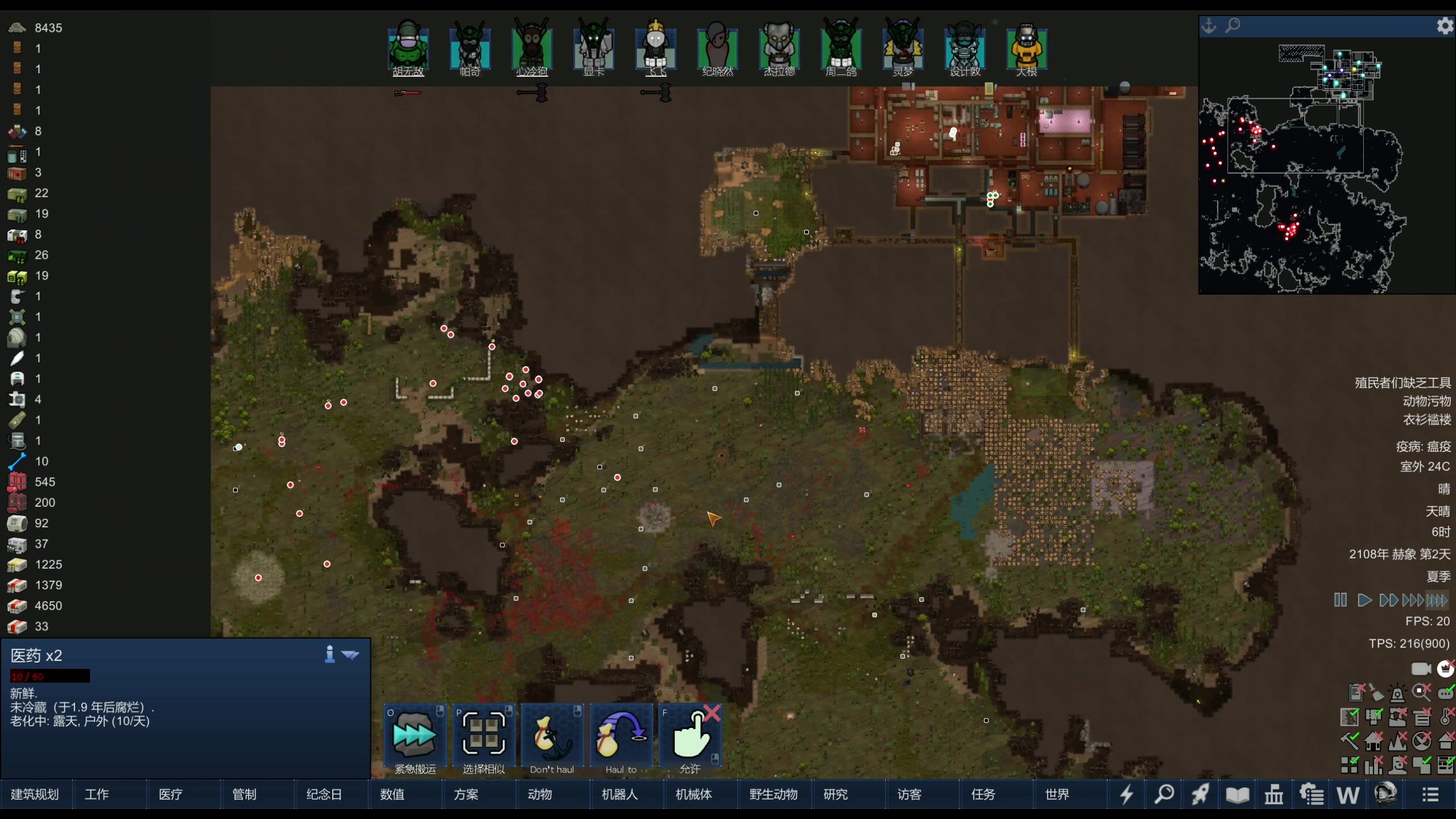Toggle the 允许 allow command
This screenshot has width=1456, height=819.
[690, 737]
